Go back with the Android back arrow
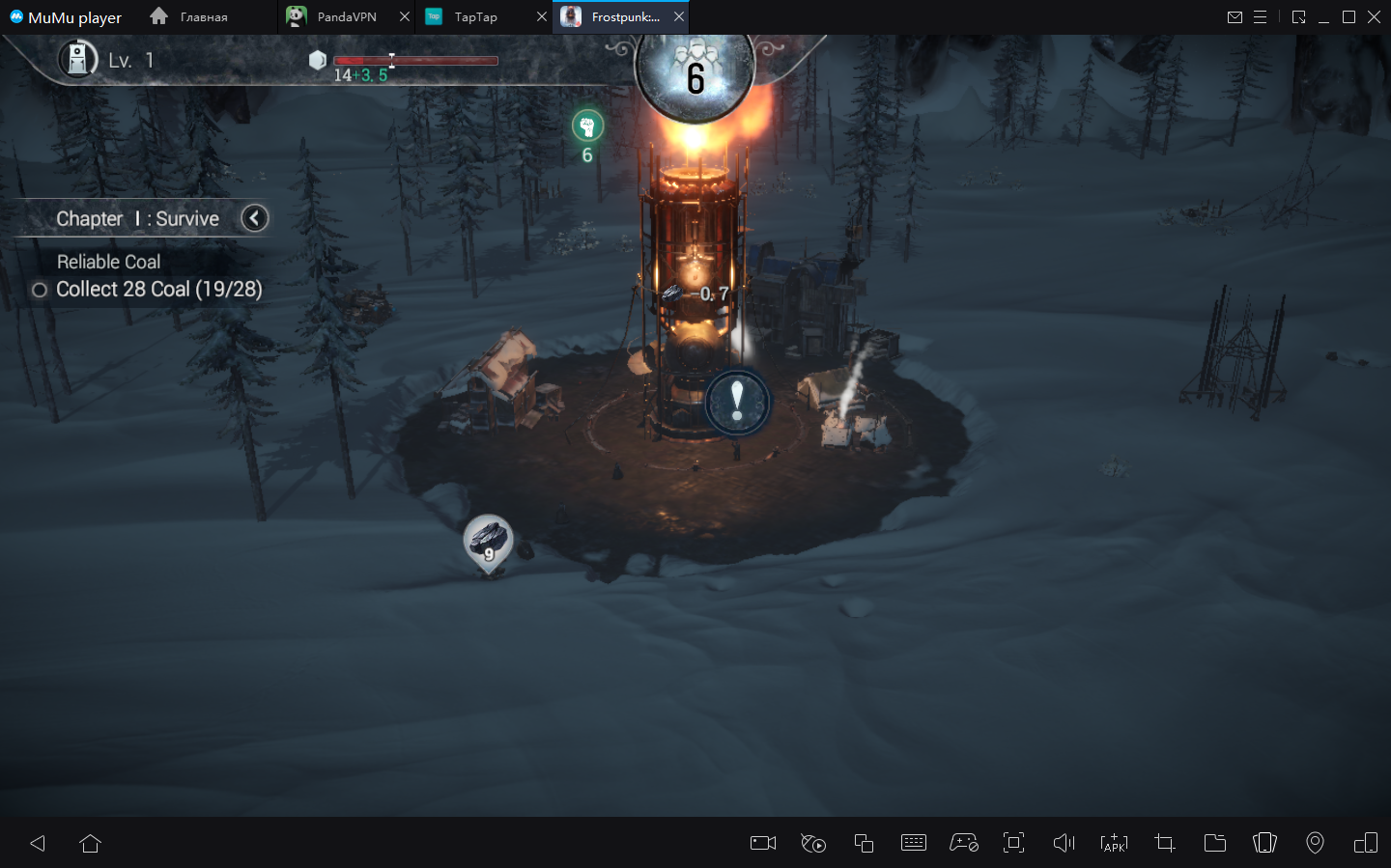This screenshot has width=1391, height=868. pyautogui.click(x=38, y=843)
